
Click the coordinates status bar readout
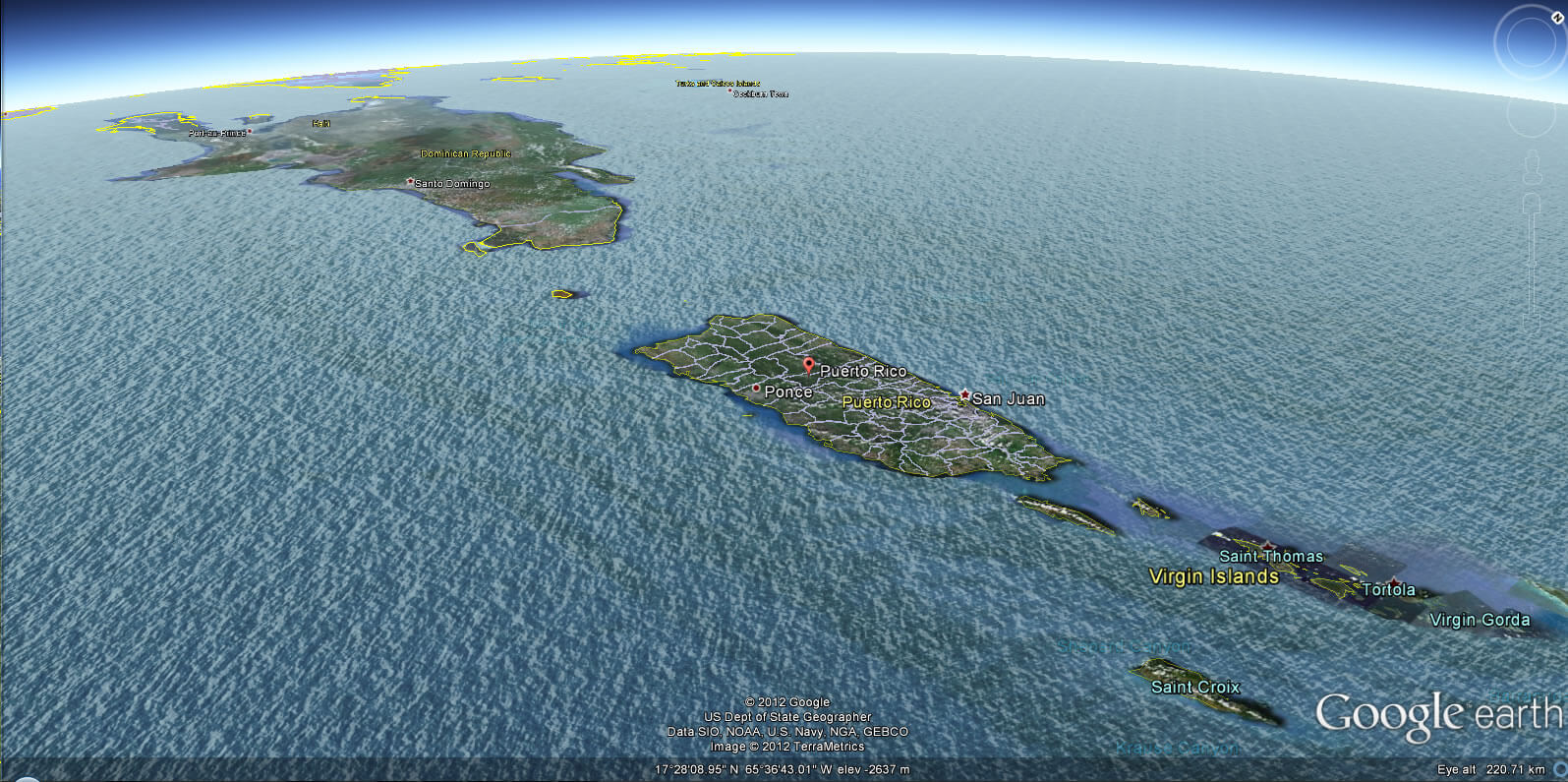[x=782, y=770]
